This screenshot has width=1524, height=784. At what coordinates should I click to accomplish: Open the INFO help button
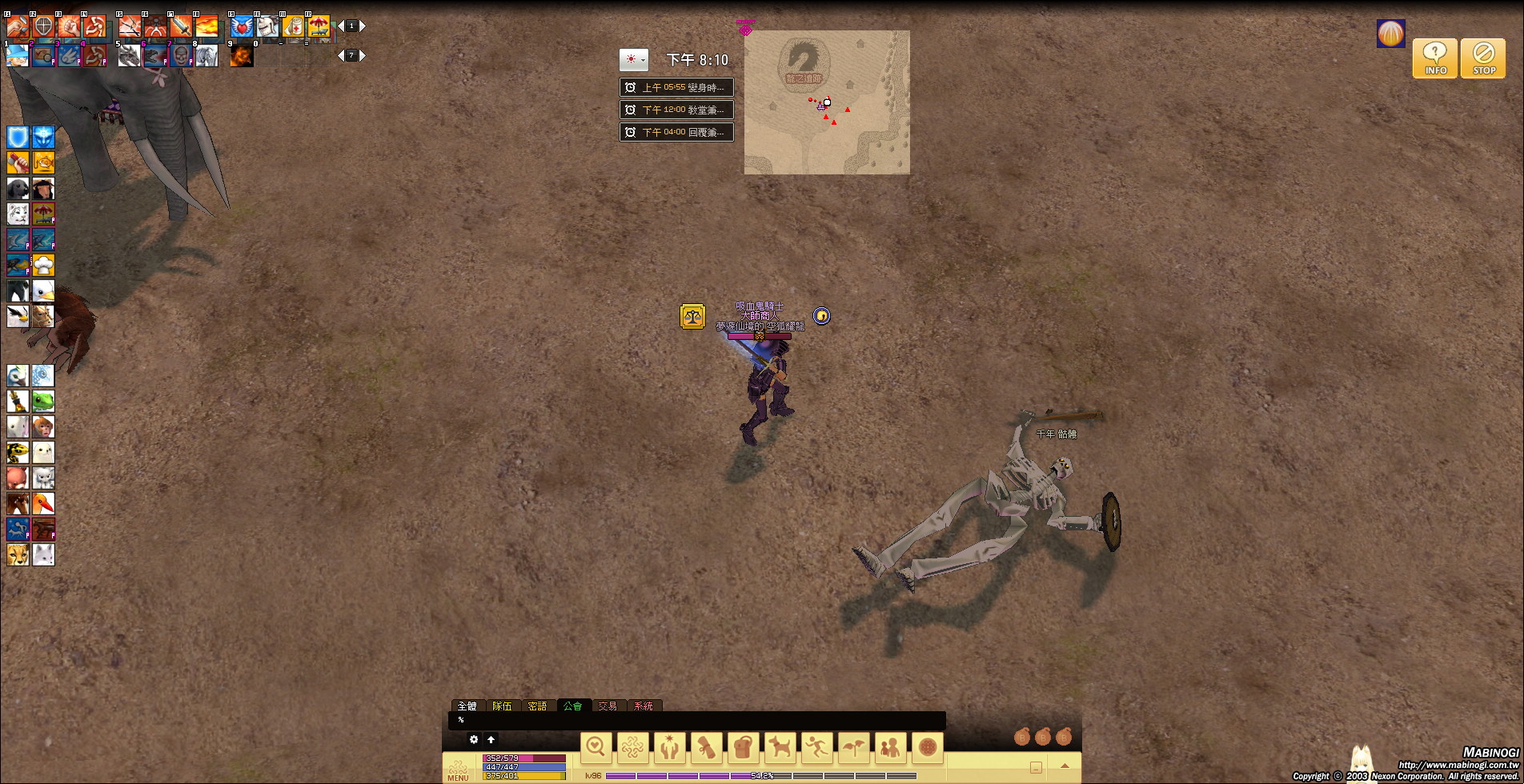[x=1434, y=58]
